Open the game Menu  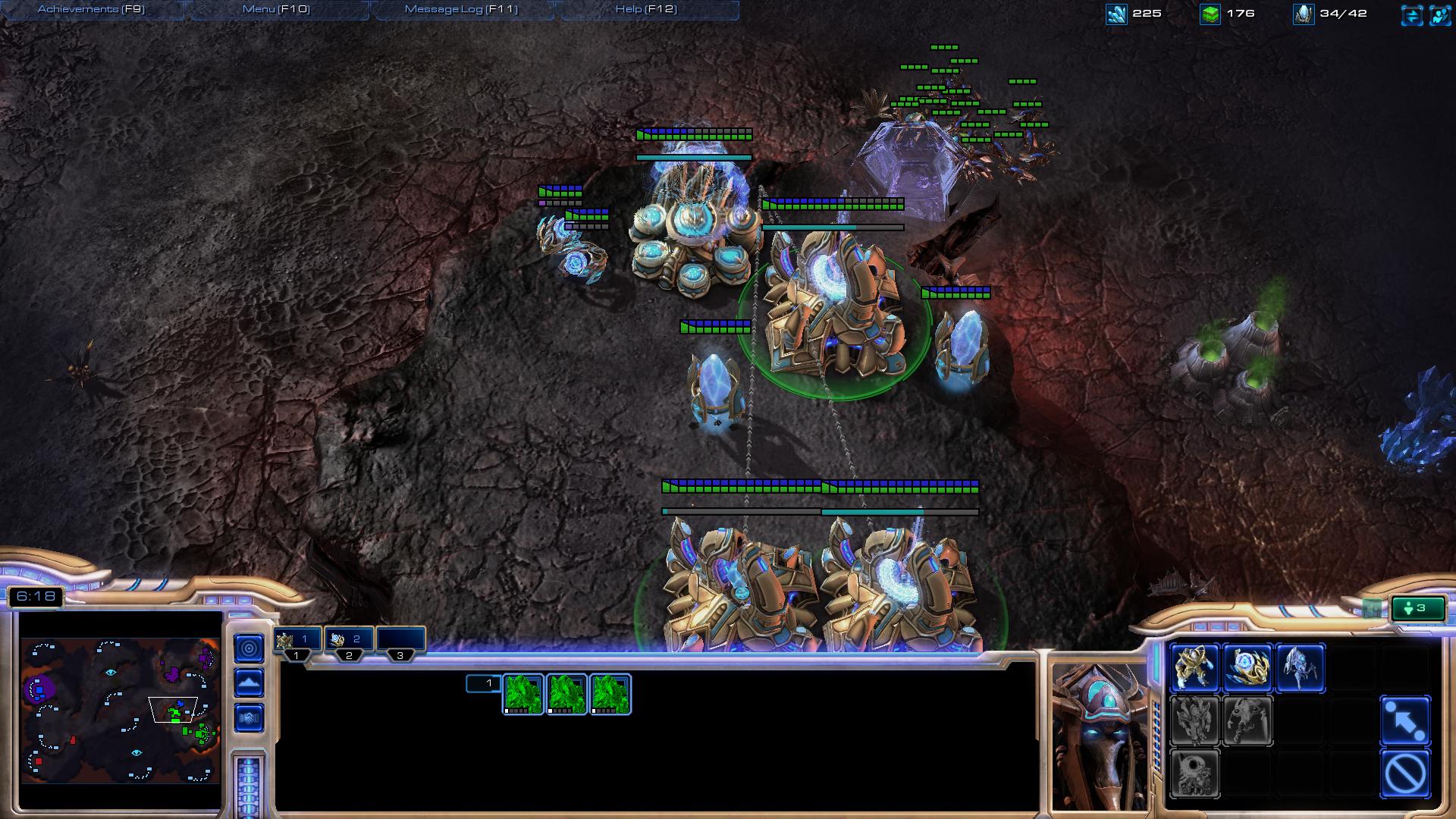point(276,9)
